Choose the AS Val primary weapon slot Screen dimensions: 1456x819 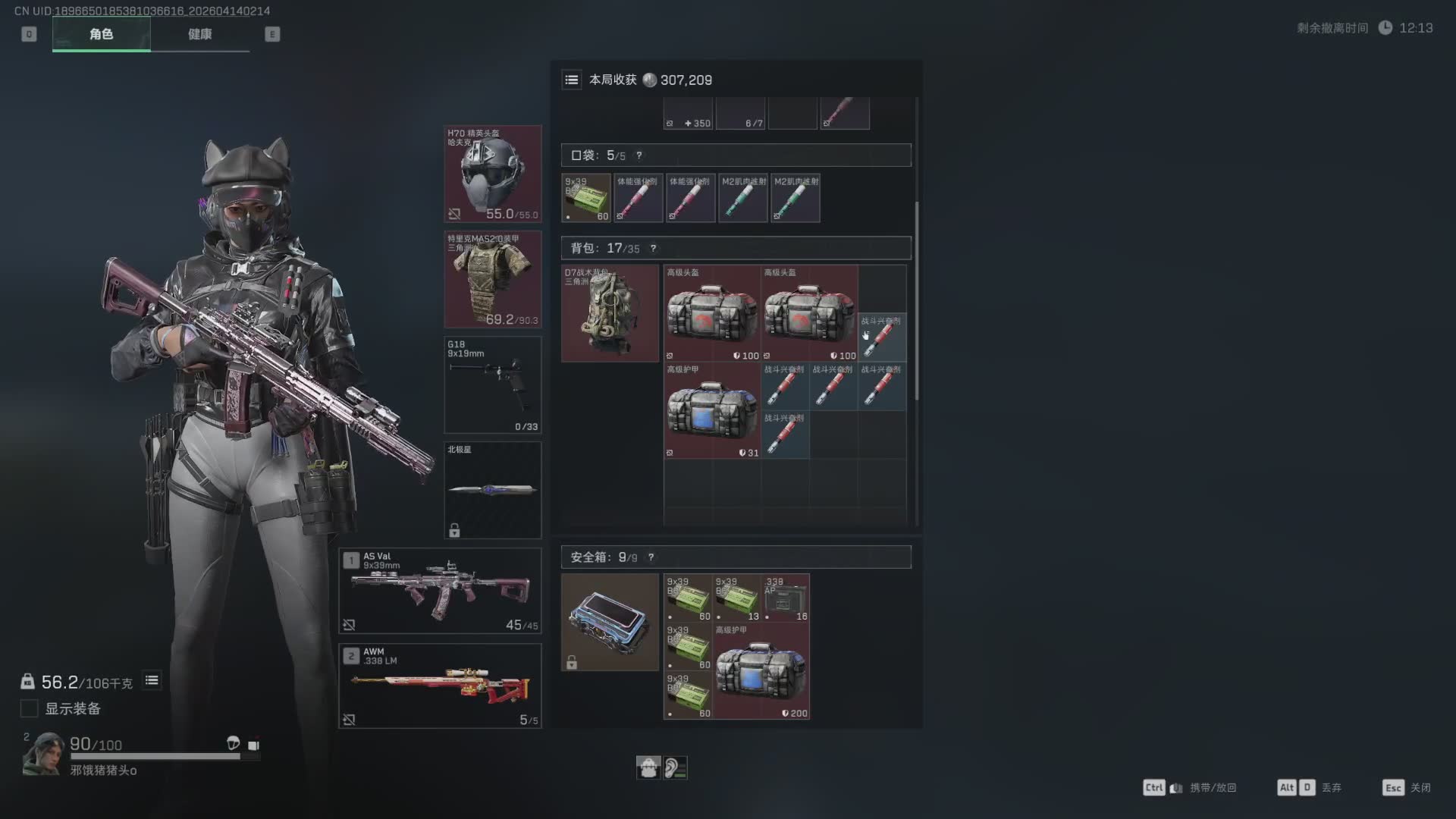pyautogui.click(x=440, y=591)
